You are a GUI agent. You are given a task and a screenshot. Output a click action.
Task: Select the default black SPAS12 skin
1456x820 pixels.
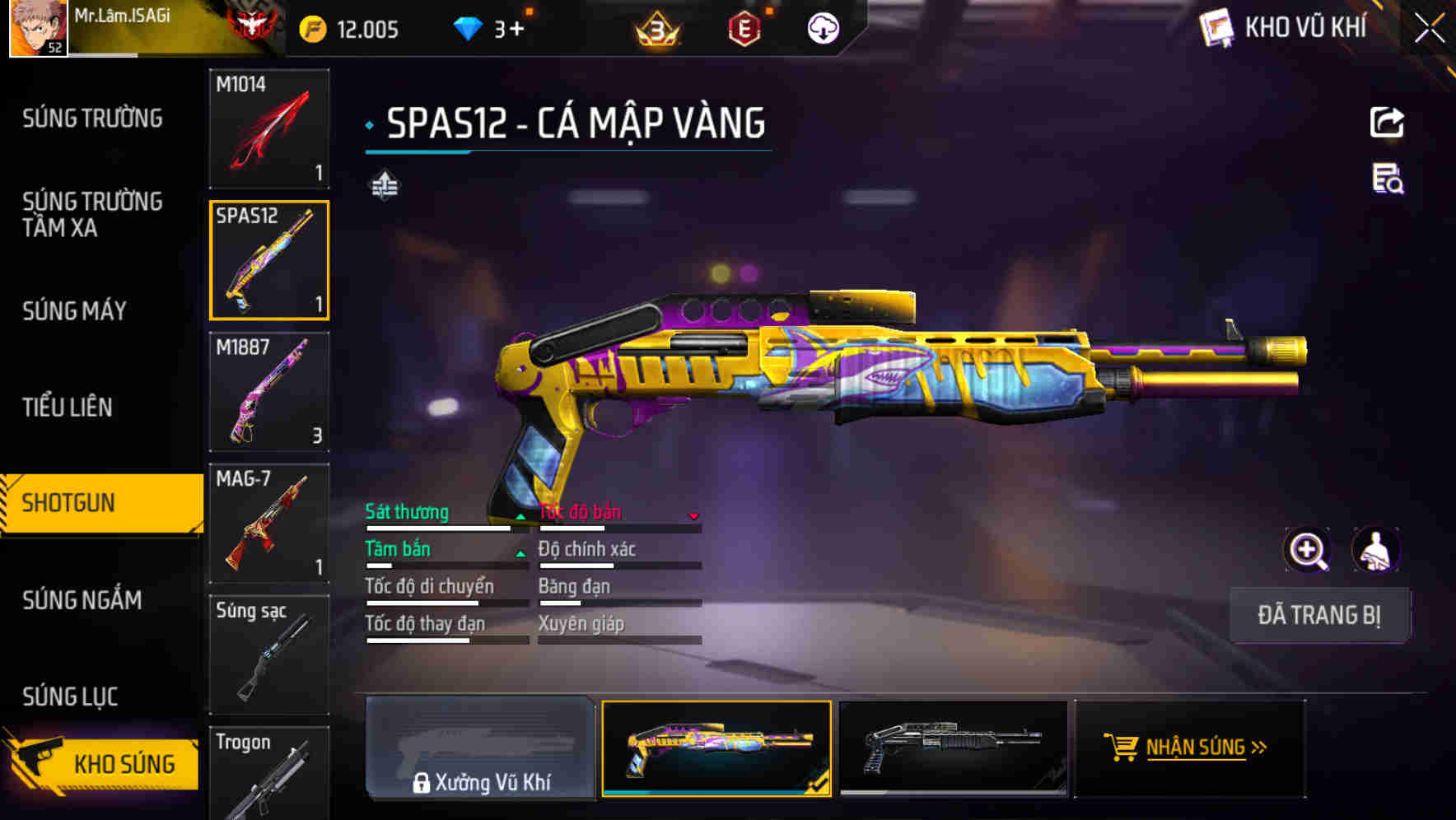tap(953, 748)
